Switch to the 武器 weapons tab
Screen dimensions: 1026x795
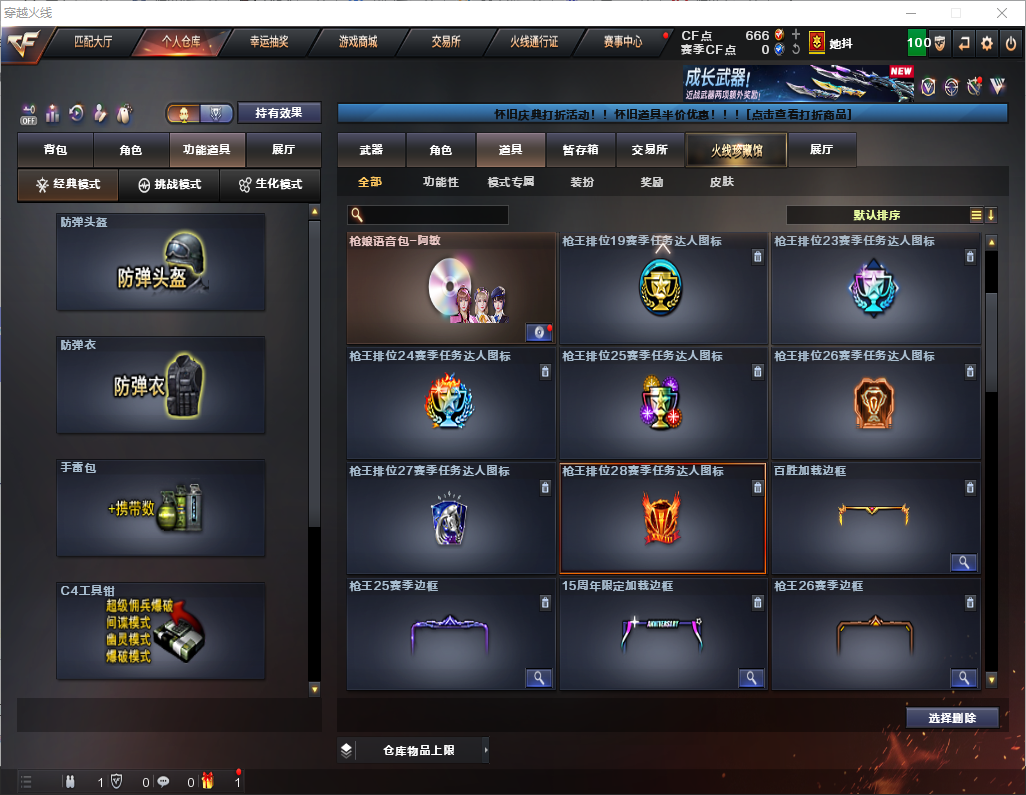(371, 150)
